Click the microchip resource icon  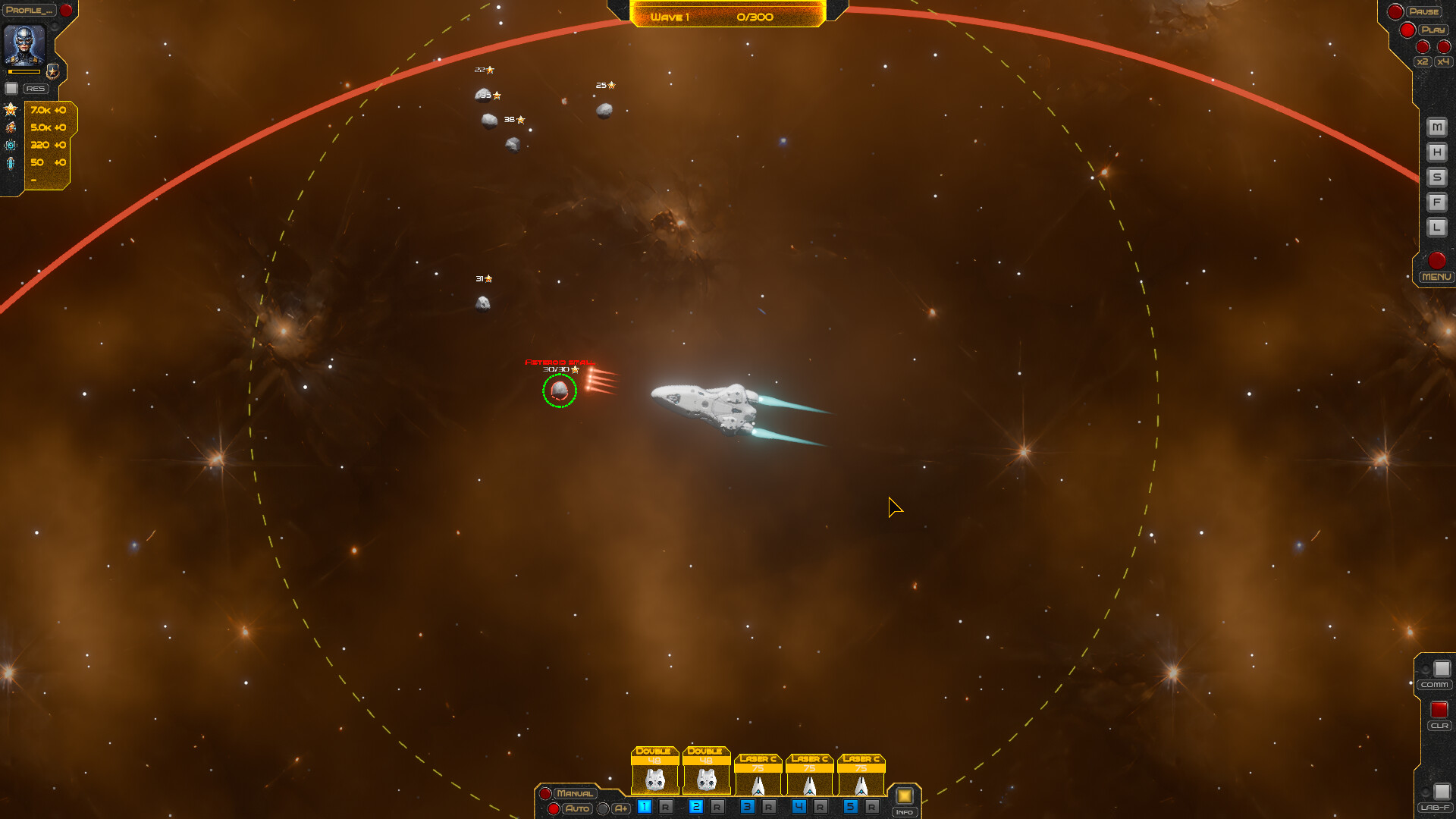[11, 145]
